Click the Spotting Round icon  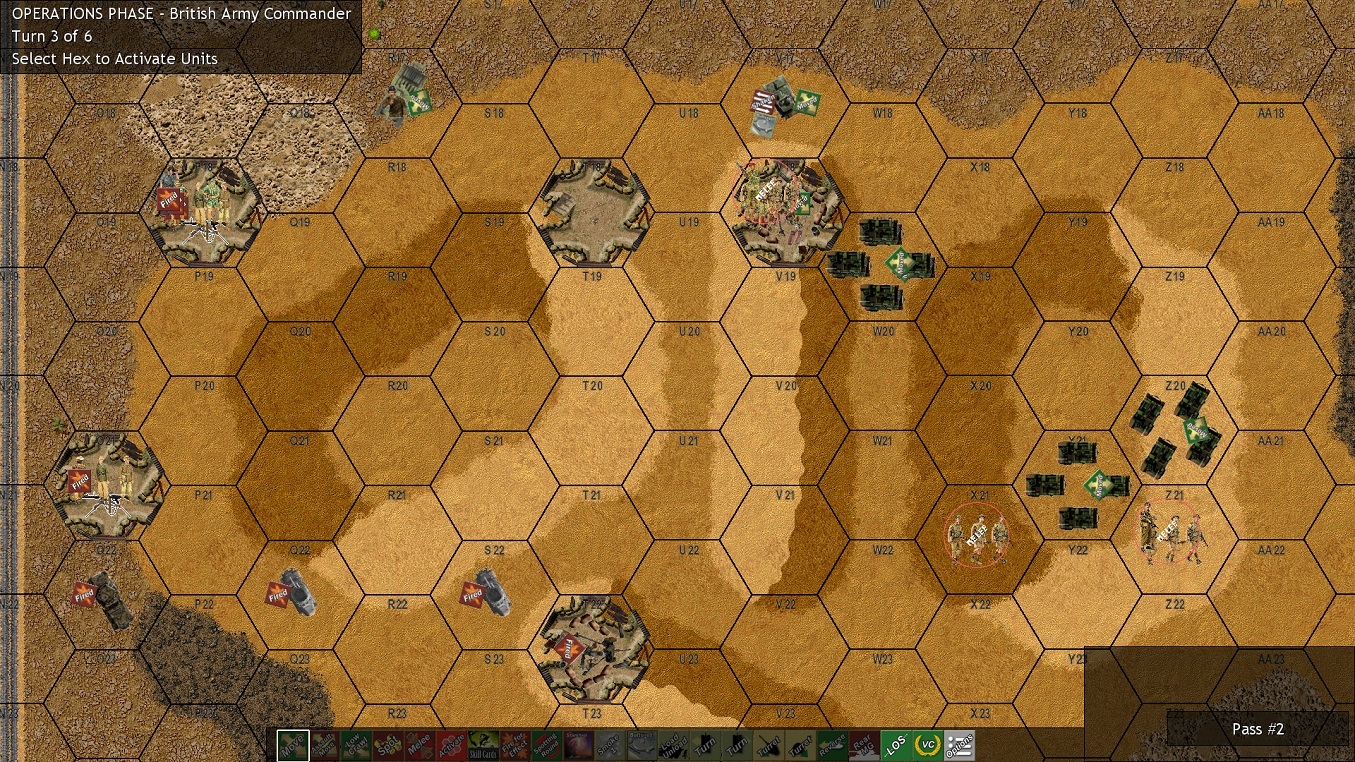[546, 744]
